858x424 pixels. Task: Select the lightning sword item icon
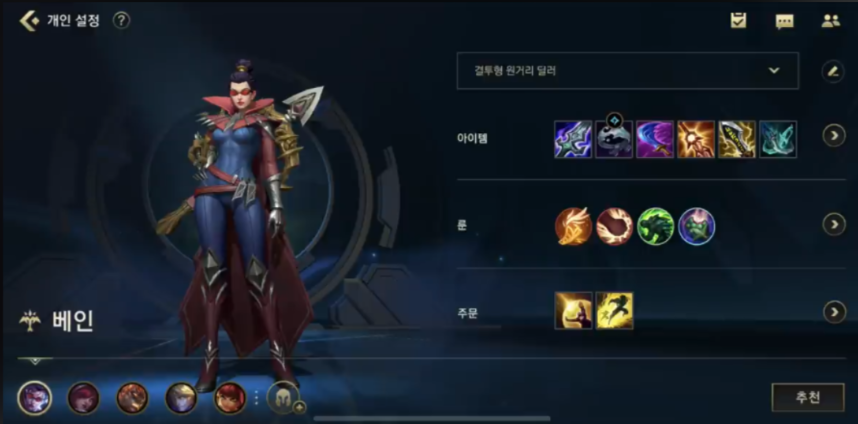coord(737,139)
